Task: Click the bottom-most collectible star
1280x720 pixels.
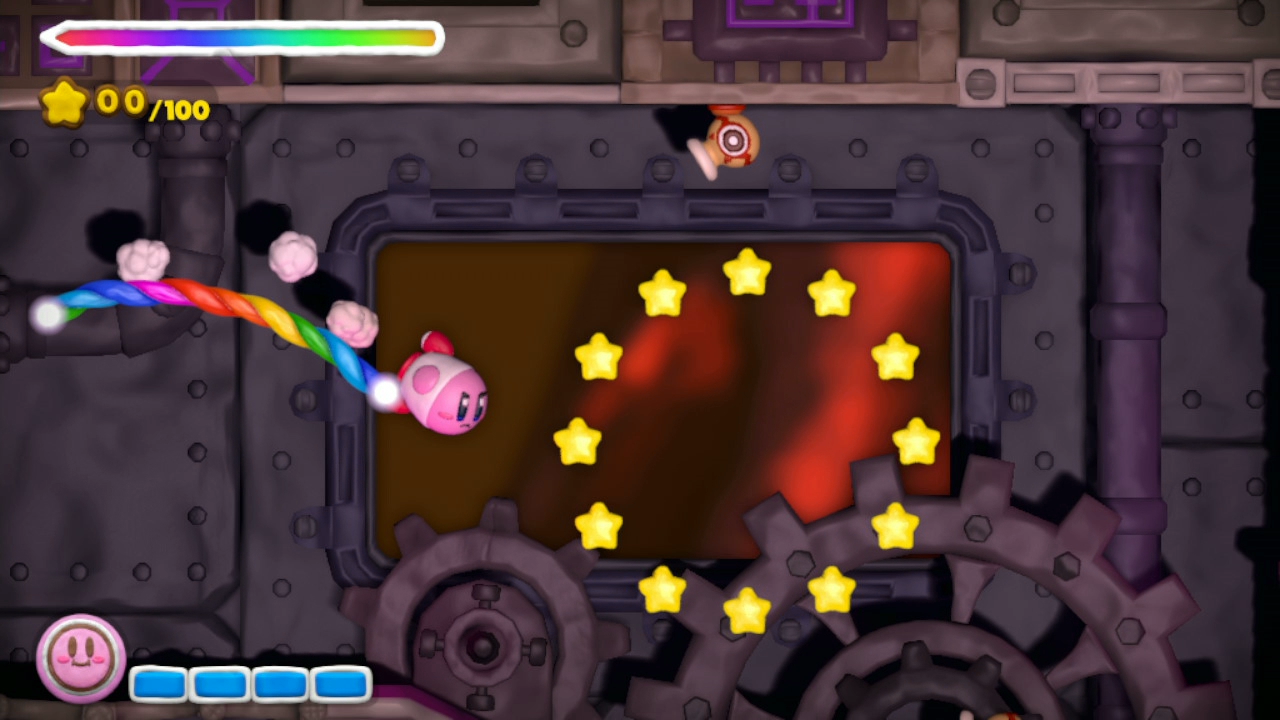Action: pos(745,610)
